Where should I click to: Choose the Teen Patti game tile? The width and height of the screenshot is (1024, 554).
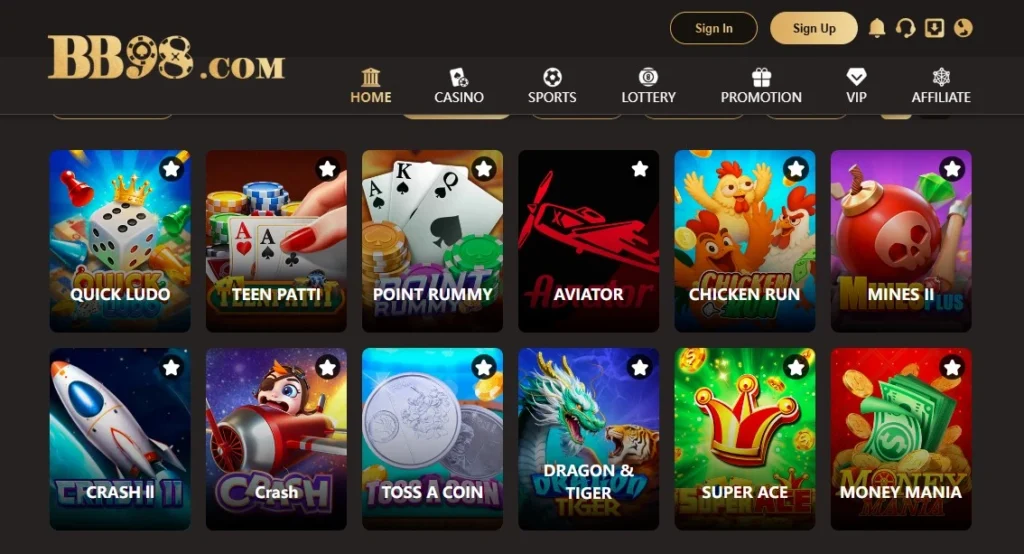point(276,241)
